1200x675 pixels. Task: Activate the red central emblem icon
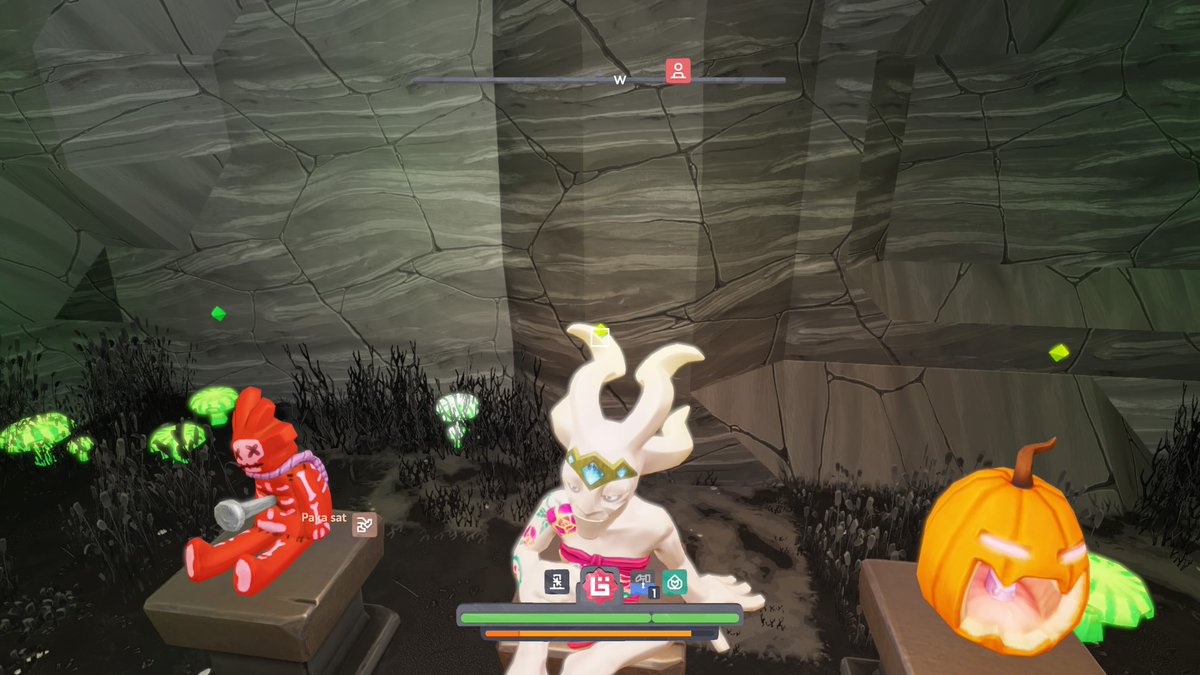pos(601,584)
